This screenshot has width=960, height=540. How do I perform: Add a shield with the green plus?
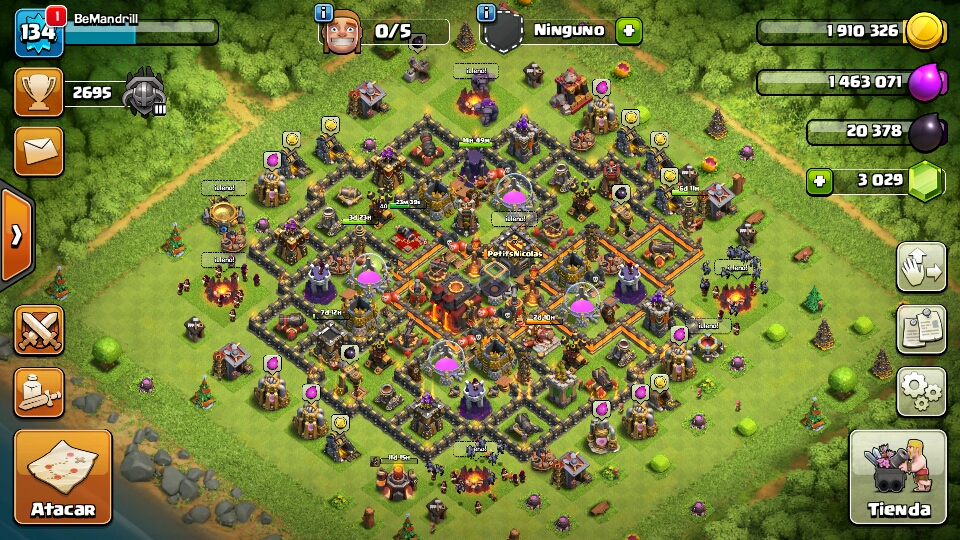628,30
